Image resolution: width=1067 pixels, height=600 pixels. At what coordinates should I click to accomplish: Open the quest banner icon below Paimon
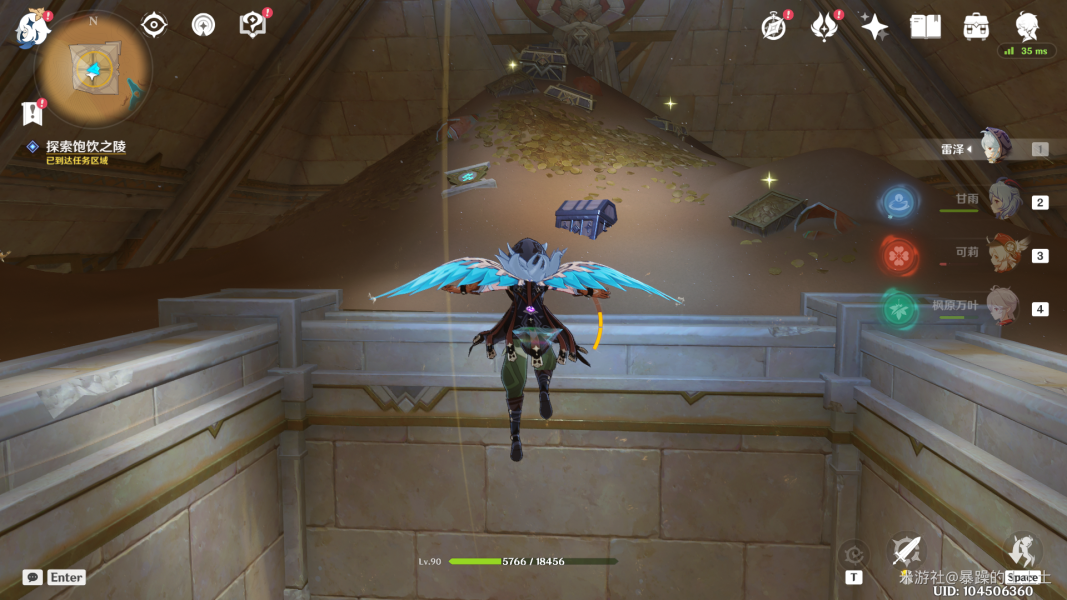(x=33, y=112)
